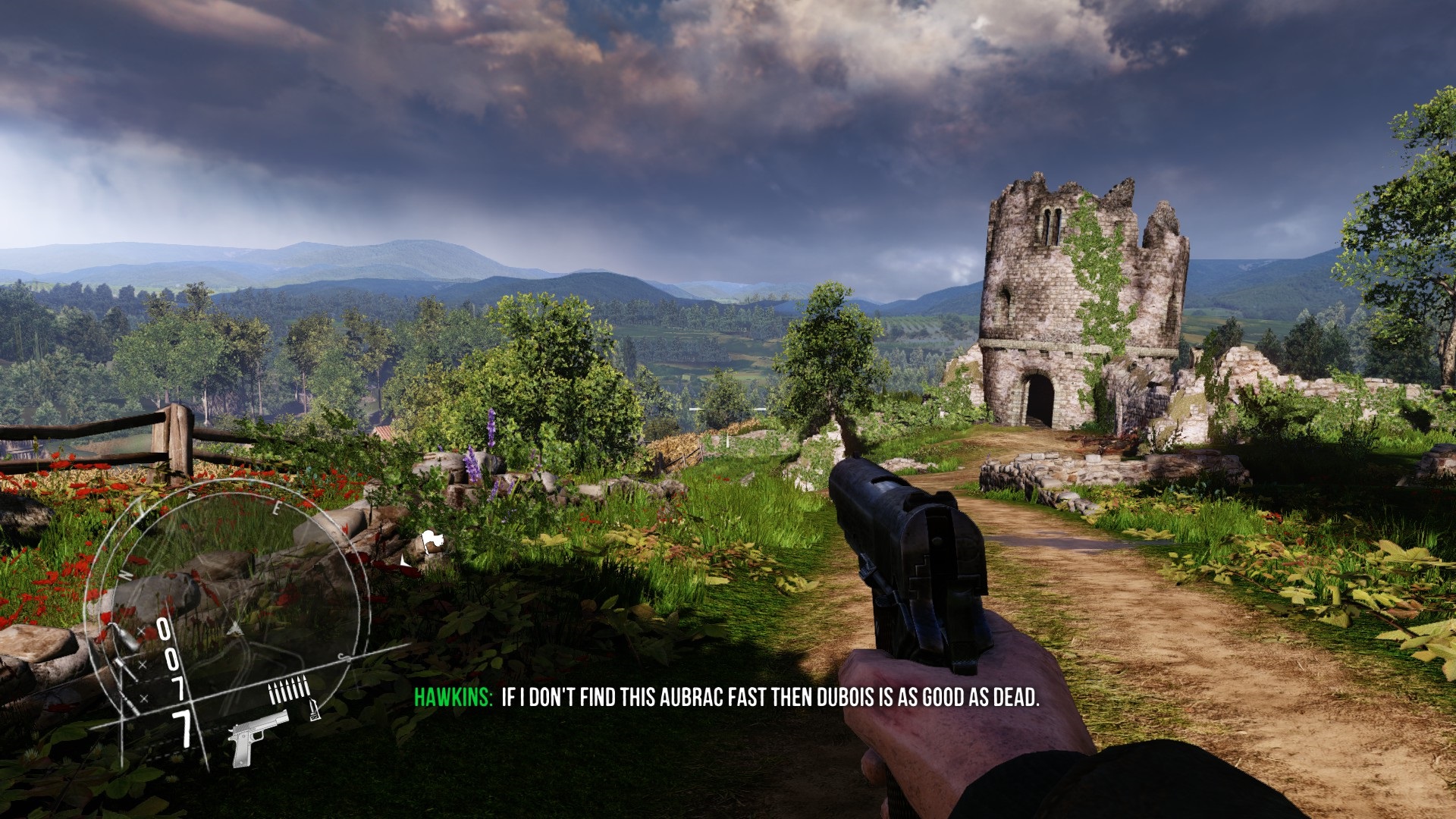Click the ruined stone tower on the hilltop
The image size is (1456, 819).
pyautogui.click(x=1062, y=303)
